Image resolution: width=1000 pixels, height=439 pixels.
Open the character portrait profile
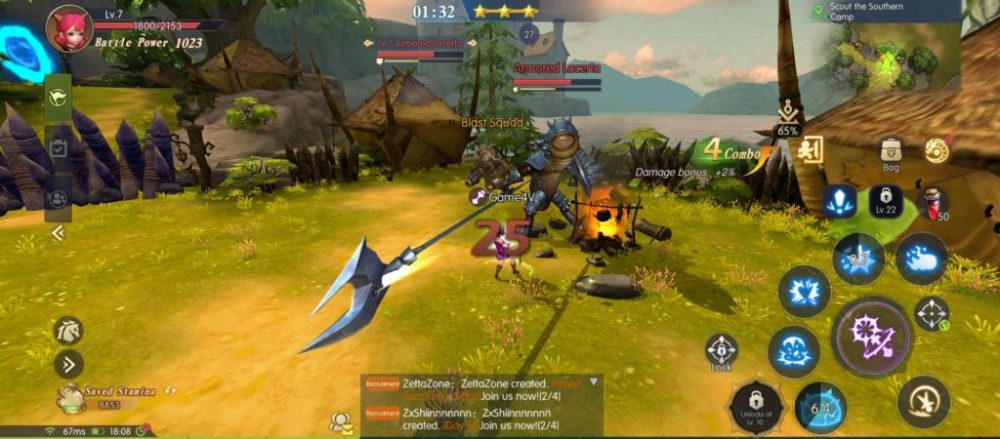point(68,27)
